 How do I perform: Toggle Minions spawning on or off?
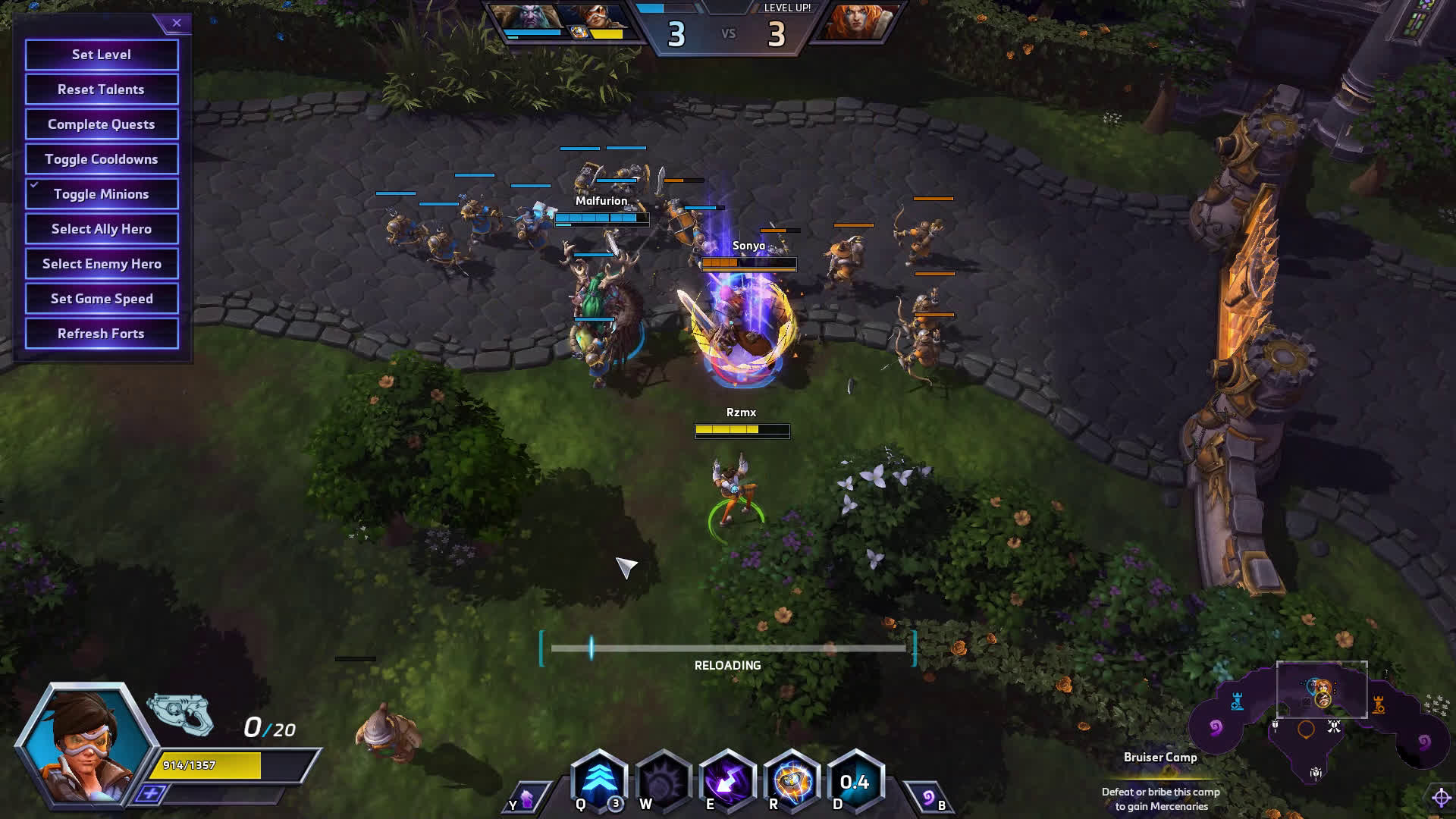point(102,194)
